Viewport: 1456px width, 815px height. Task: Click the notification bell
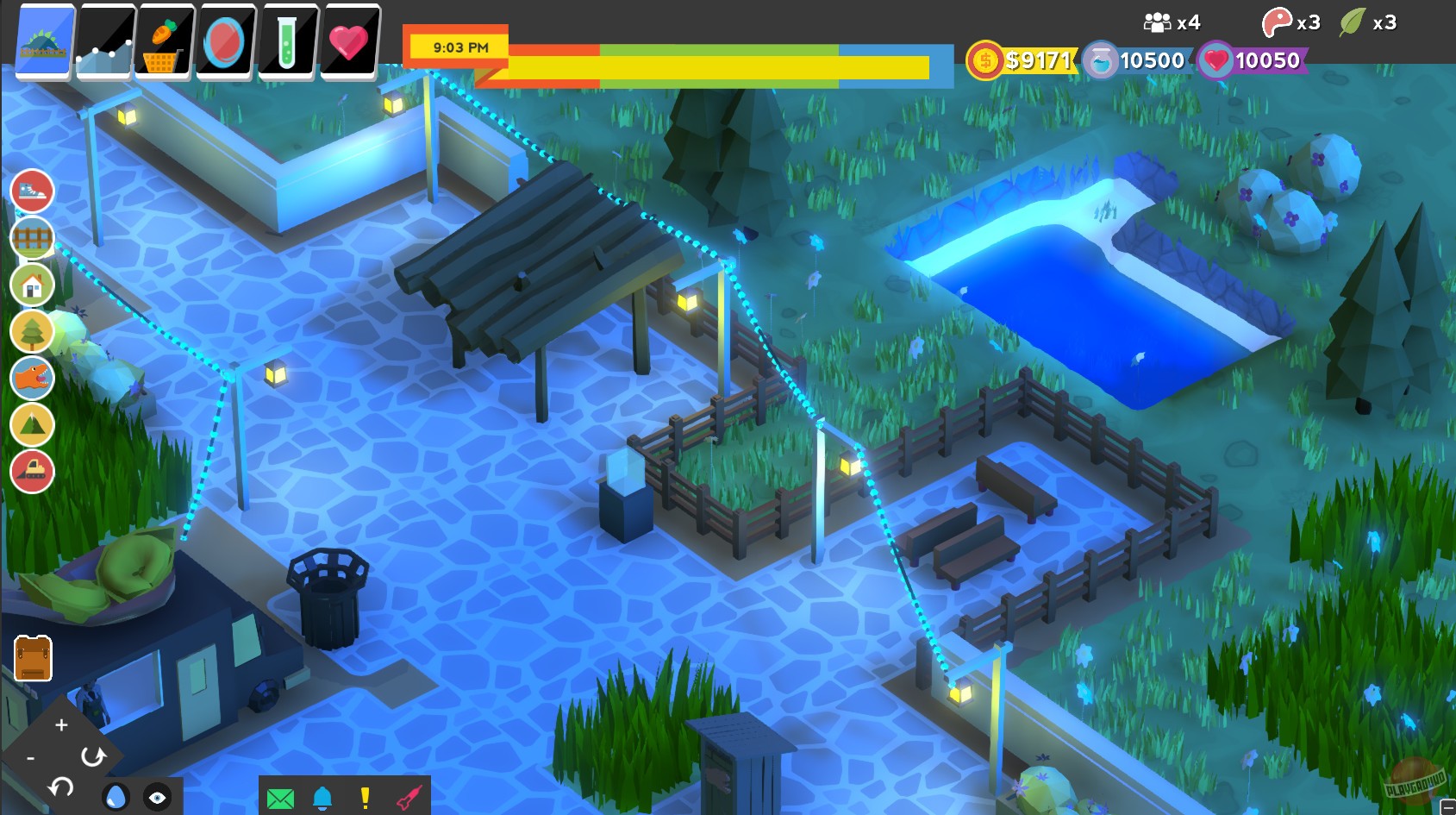(x=320, y=798)
